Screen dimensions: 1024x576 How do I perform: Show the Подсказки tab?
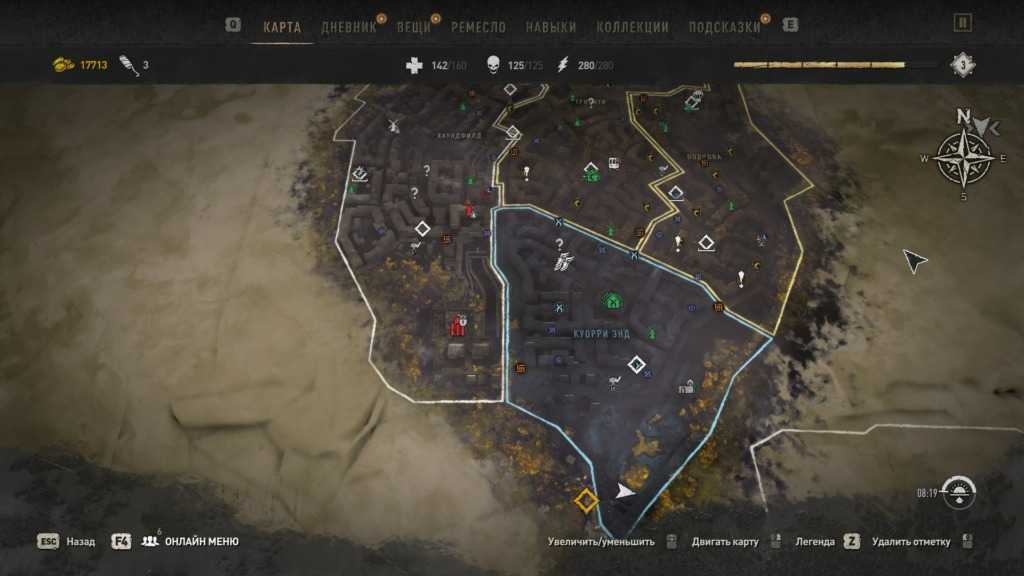pos(724,27)
